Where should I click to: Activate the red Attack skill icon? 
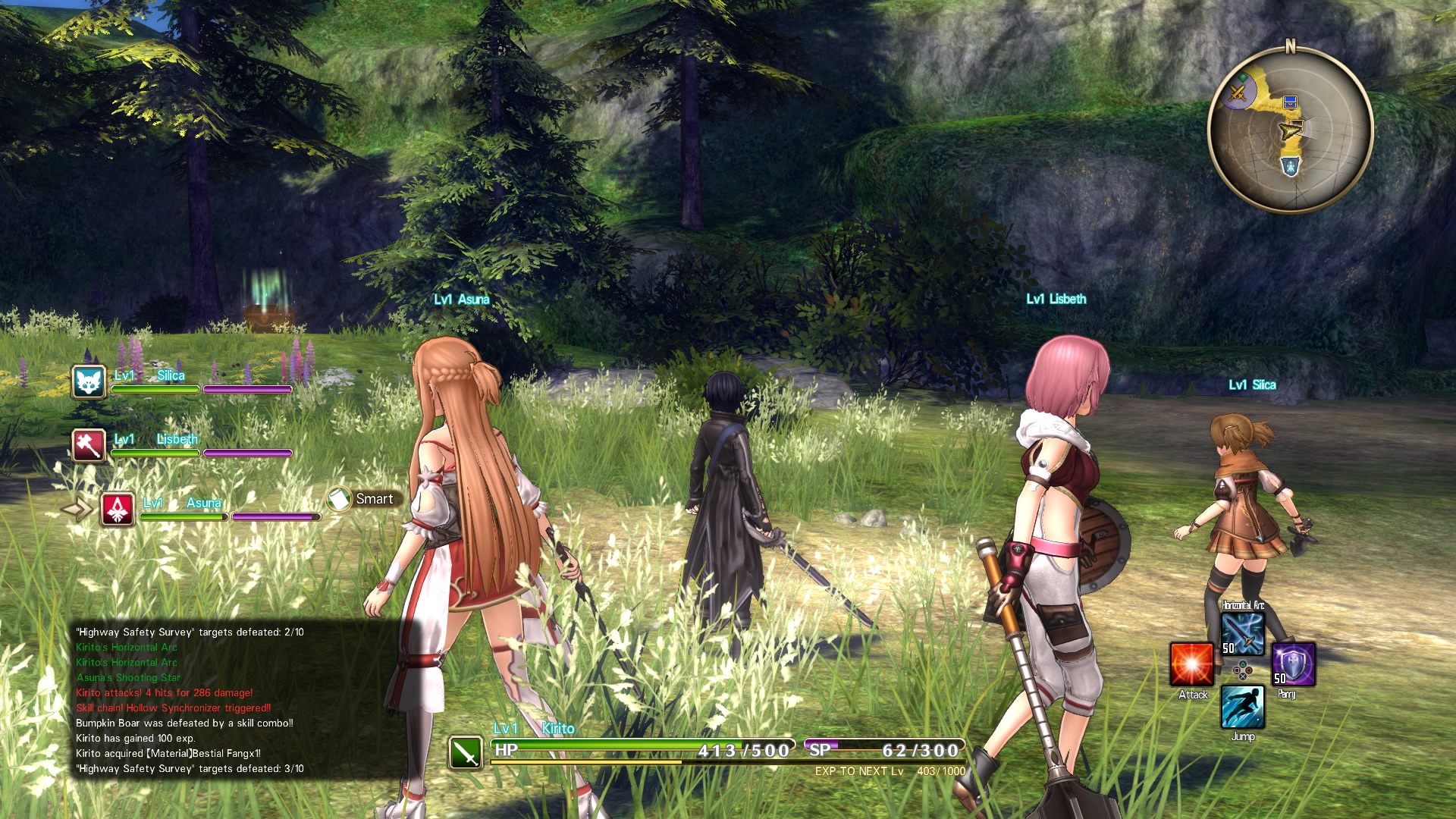point(1191,665)
